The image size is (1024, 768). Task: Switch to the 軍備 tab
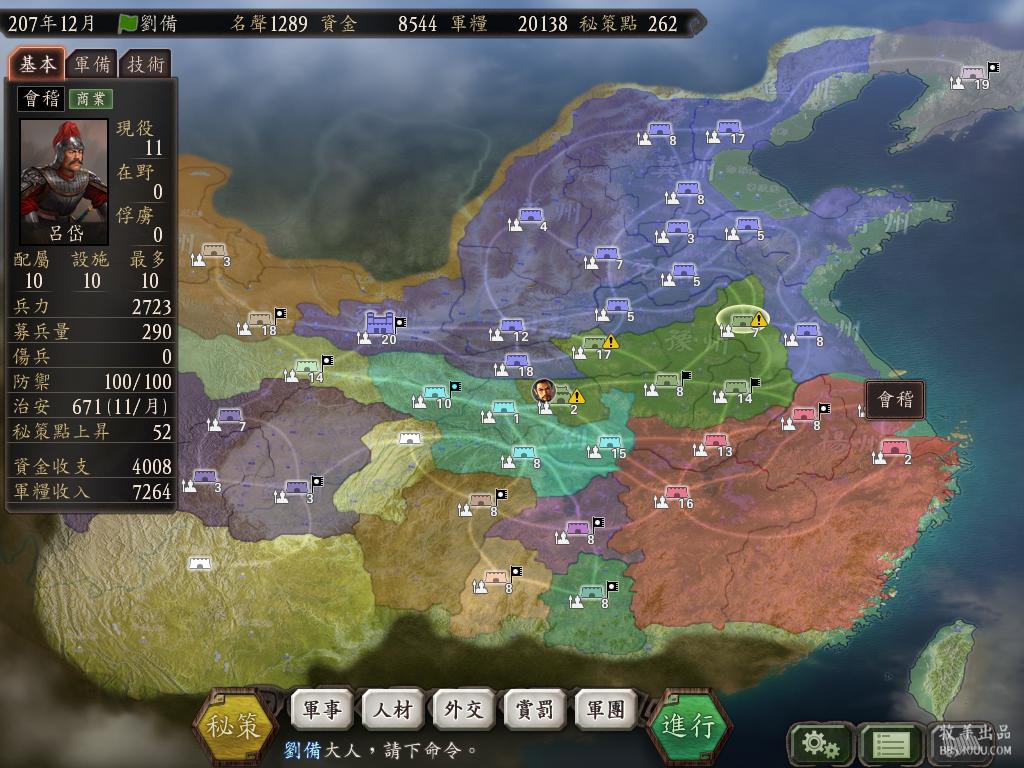click(92, 65)
